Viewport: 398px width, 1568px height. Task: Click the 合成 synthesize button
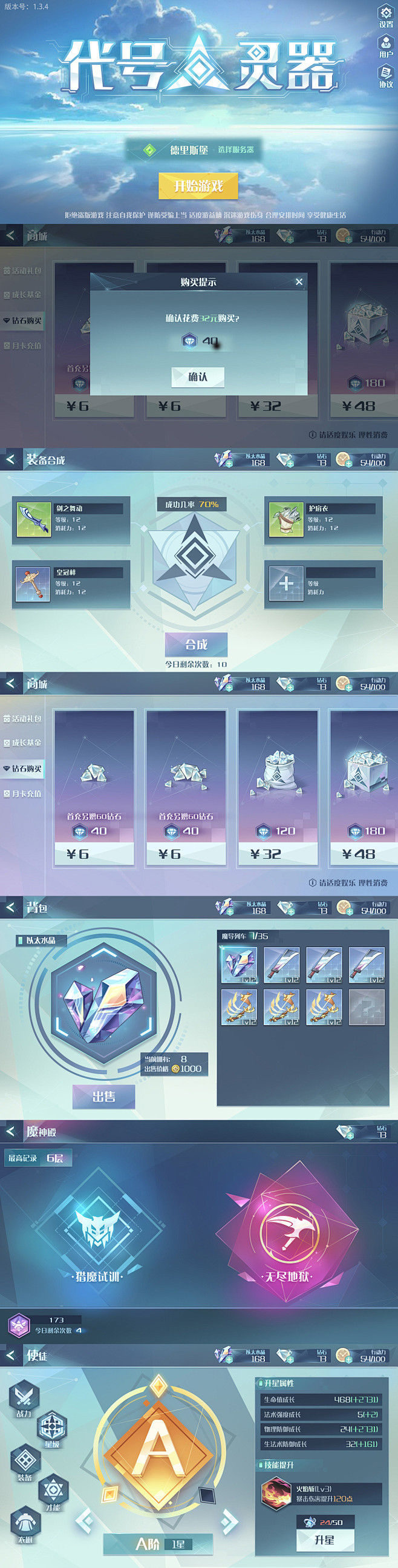(197, 645)
